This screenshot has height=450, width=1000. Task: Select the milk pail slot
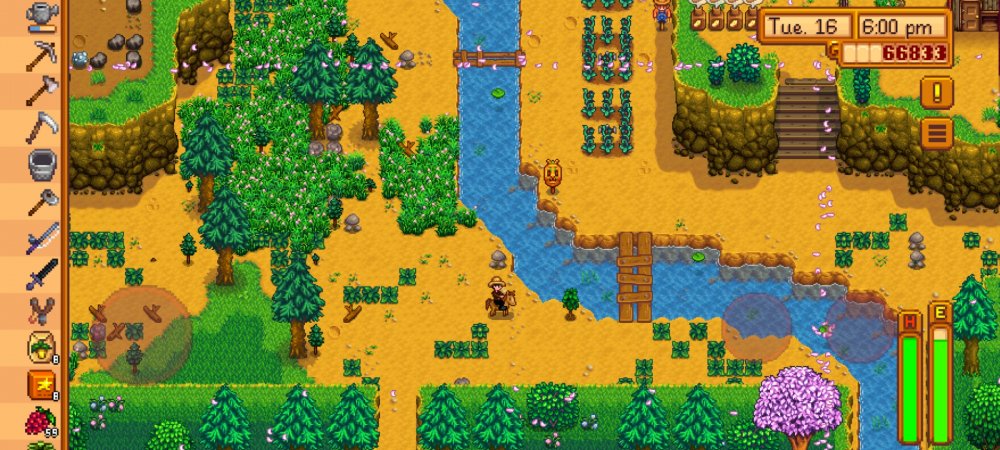[x=42, y=163]
